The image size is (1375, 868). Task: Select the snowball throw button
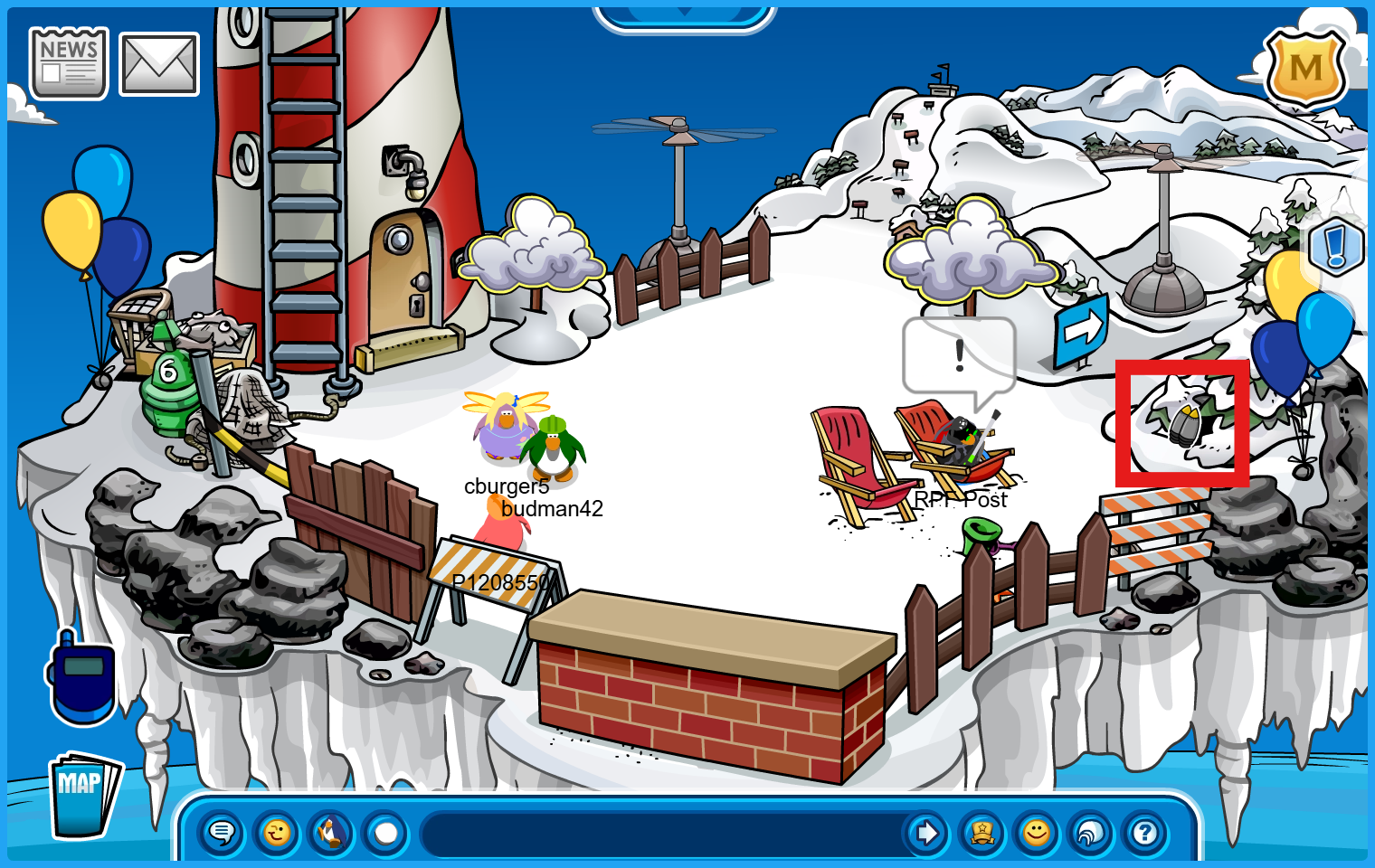tap(386, 833)
